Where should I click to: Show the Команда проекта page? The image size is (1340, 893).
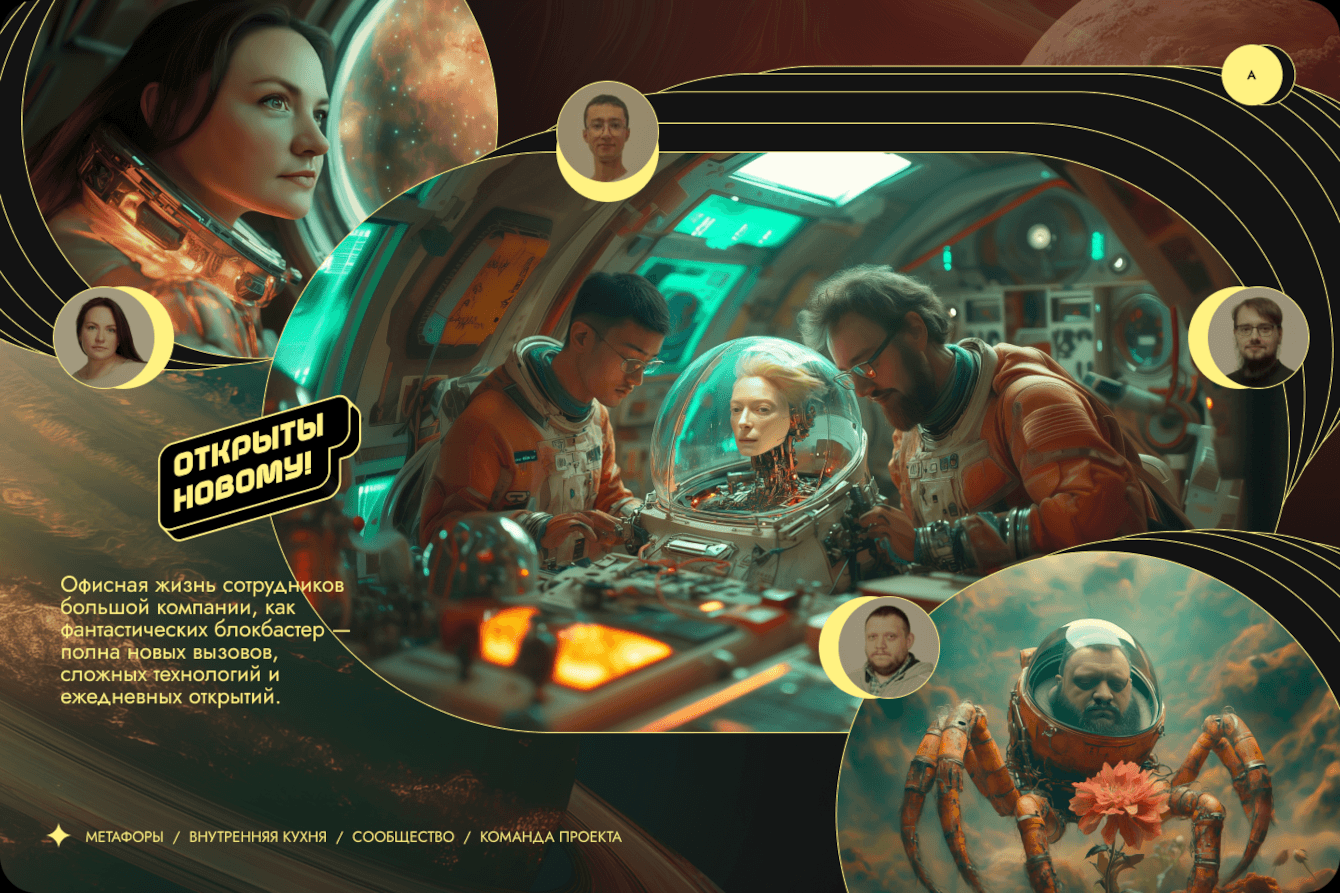(x=550, y=837)
